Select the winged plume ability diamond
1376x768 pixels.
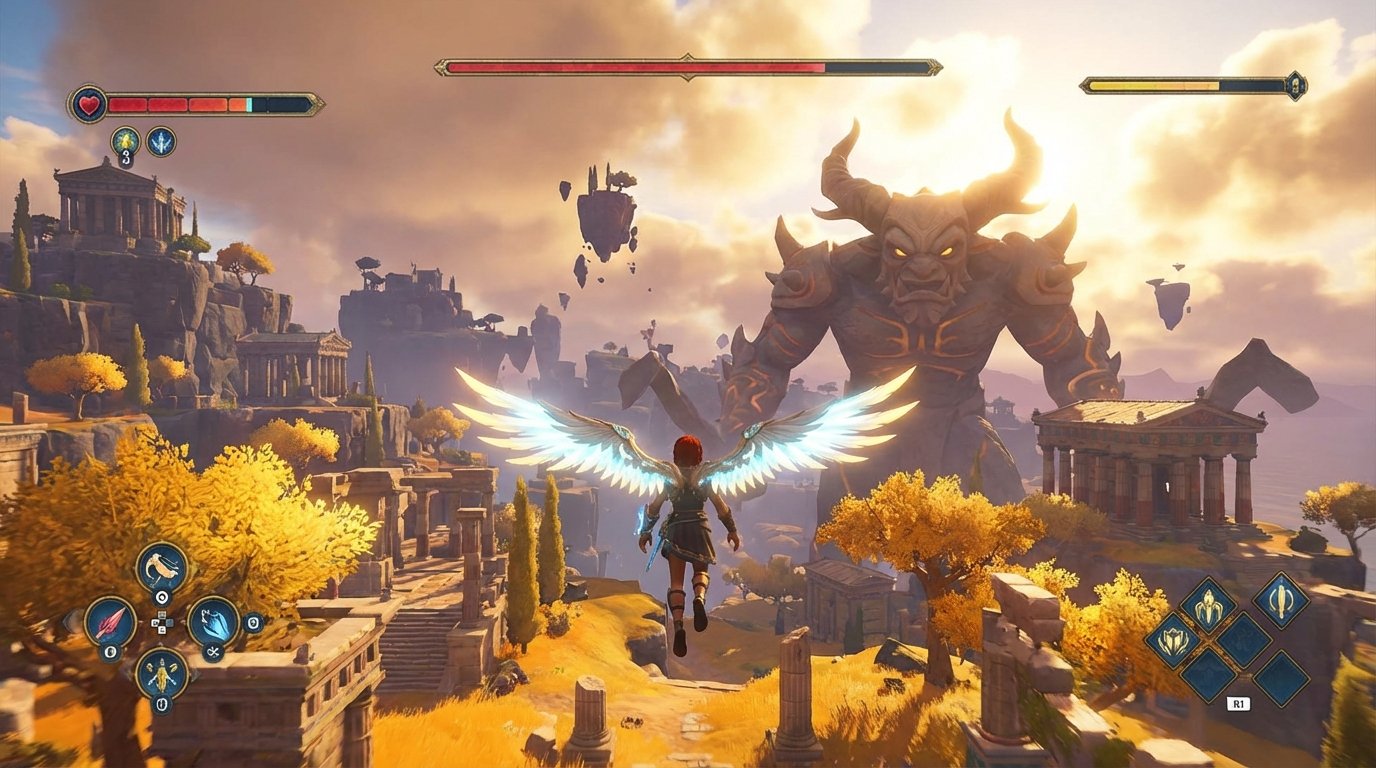pos(1208,604)
